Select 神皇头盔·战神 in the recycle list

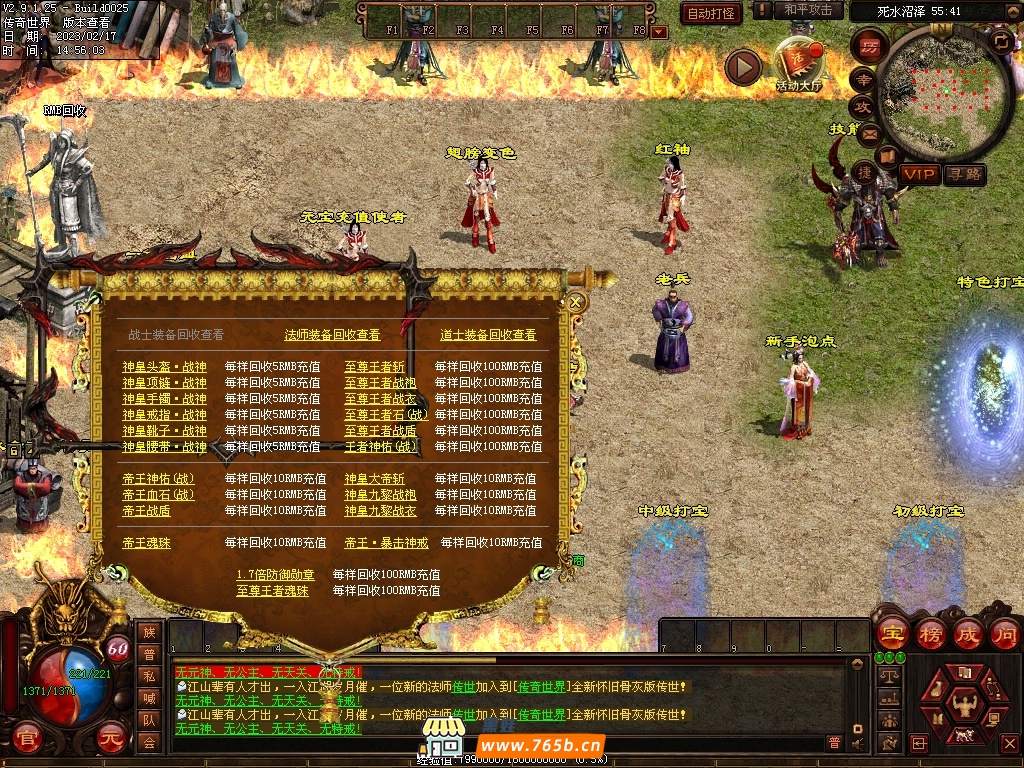pyautogui.click(x=164, y=367)
